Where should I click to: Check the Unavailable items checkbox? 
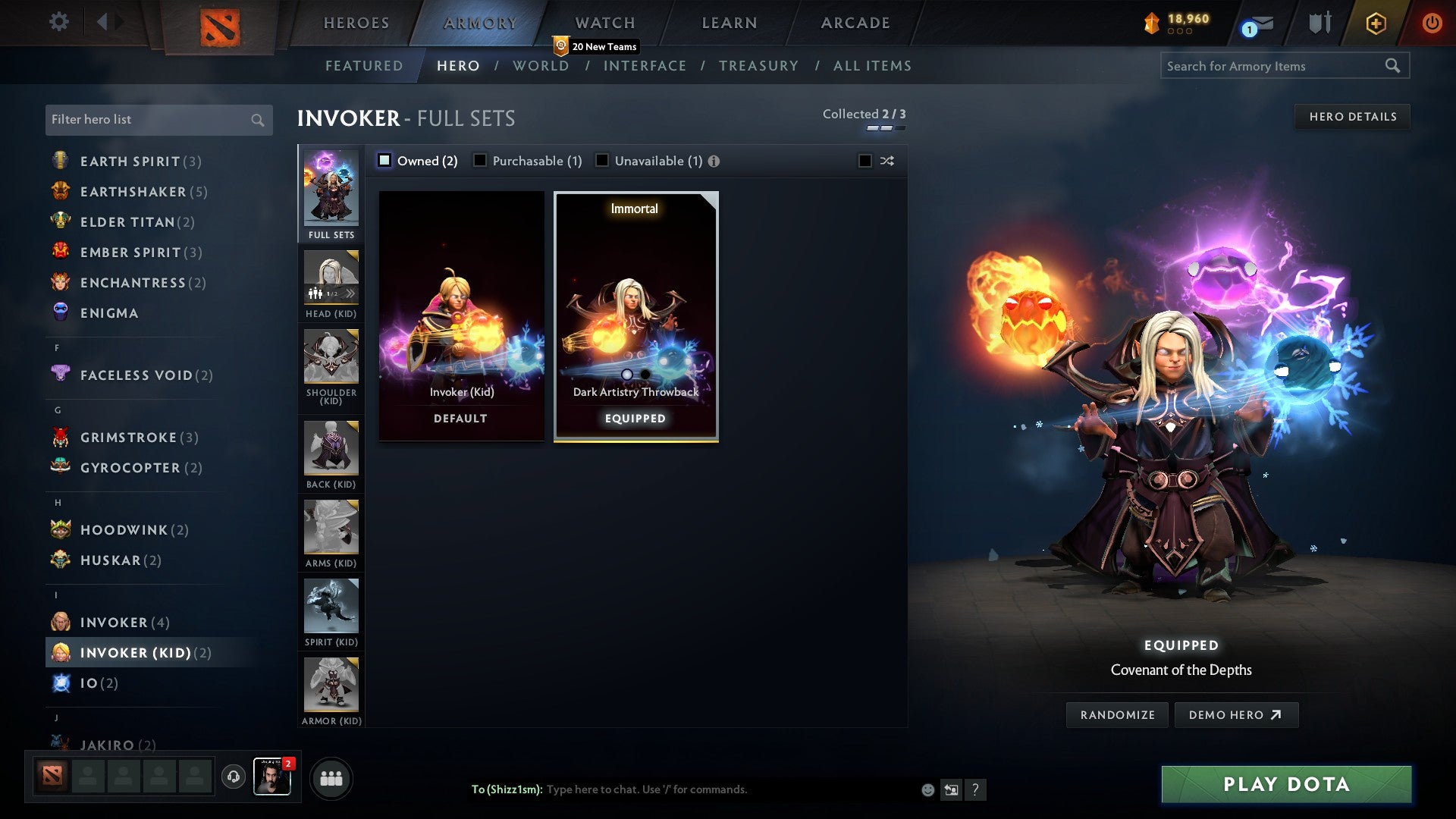click(601, 160)
